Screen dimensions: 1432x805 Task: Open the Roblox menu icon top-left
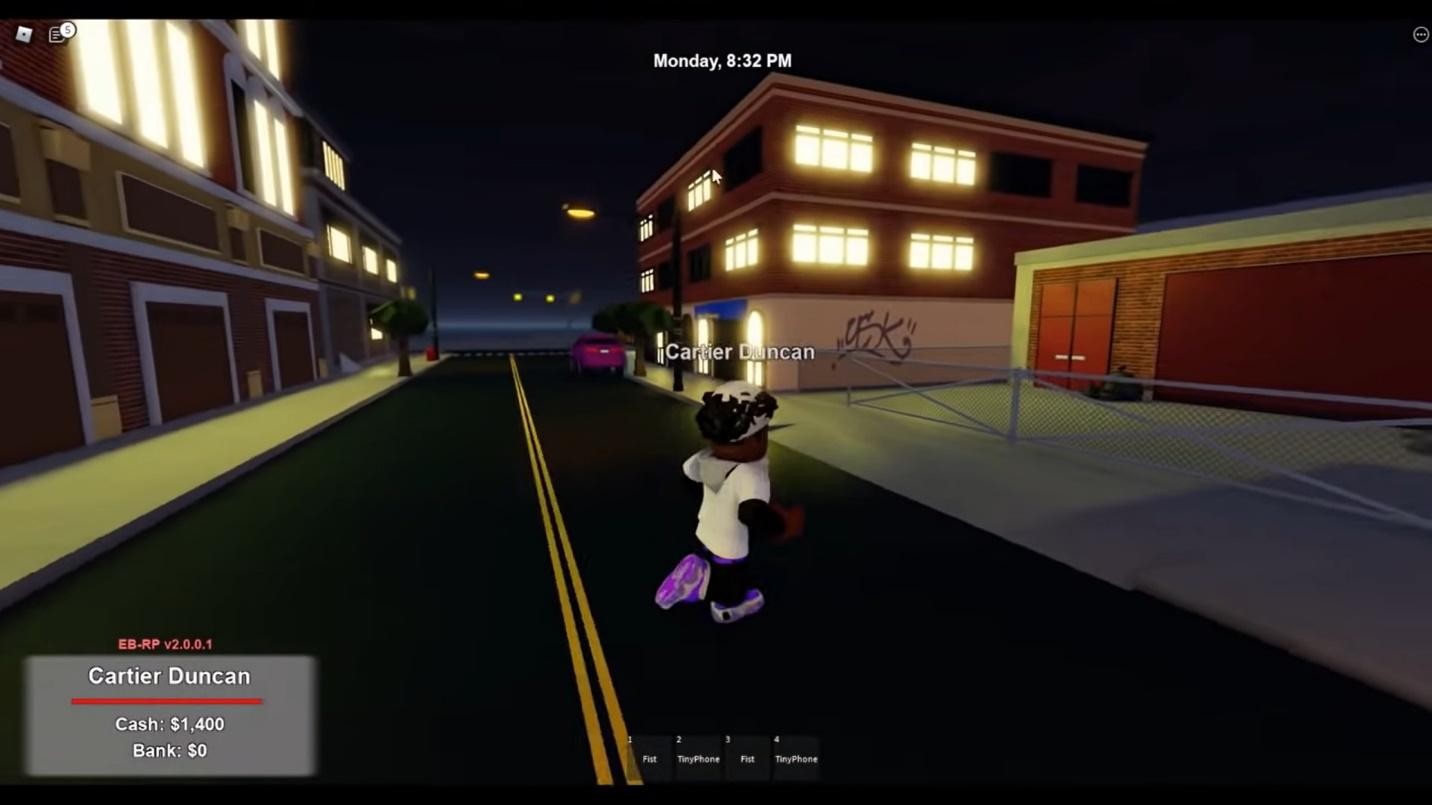26,33
